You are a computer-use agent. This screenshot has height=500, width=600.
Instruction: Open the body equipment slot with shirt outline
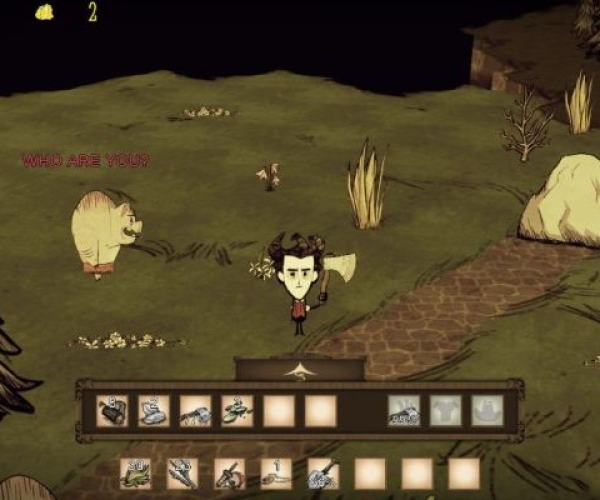click(446, 410)
